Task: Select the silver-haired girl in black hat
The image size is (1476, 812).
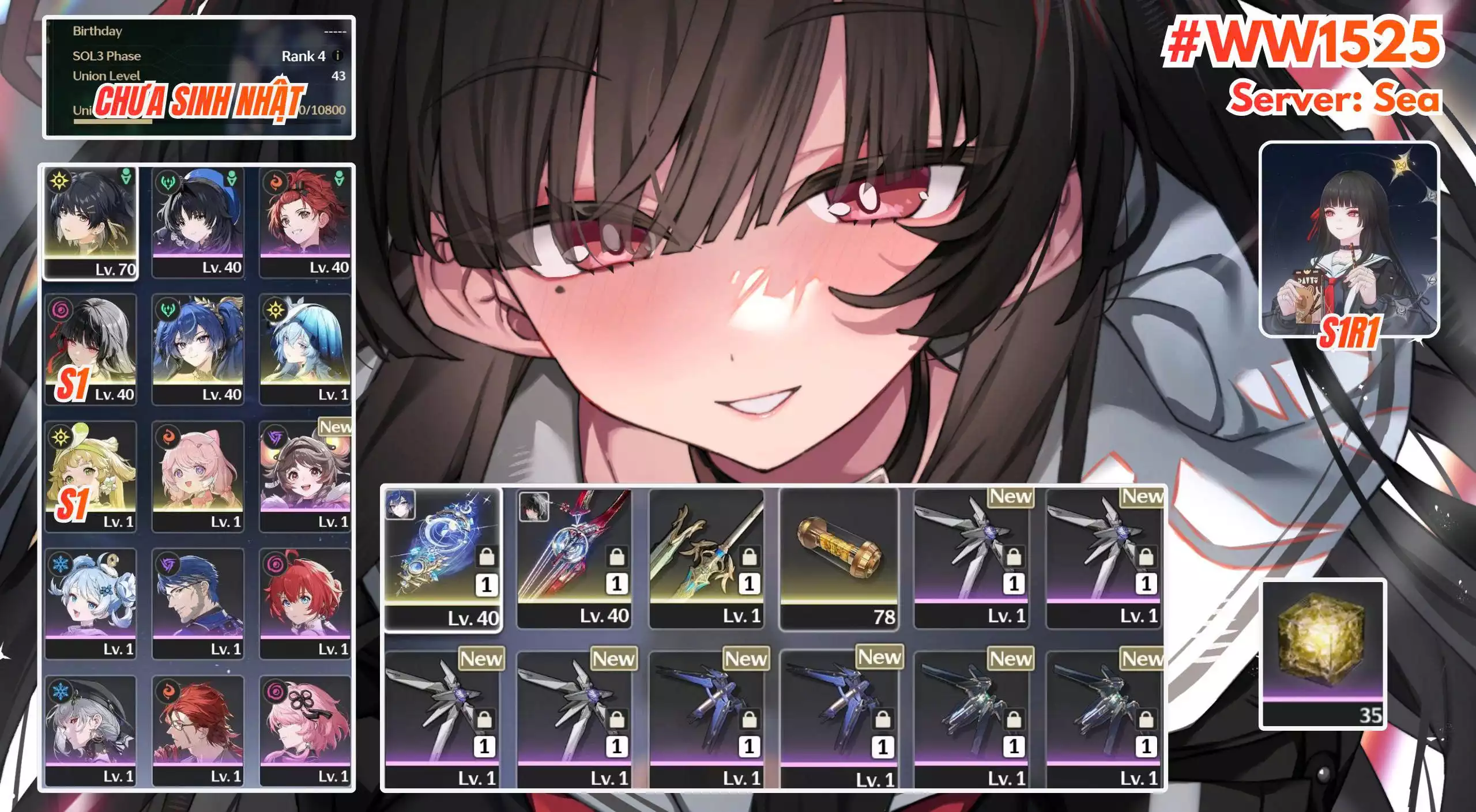Action: [x=91, y=730]
